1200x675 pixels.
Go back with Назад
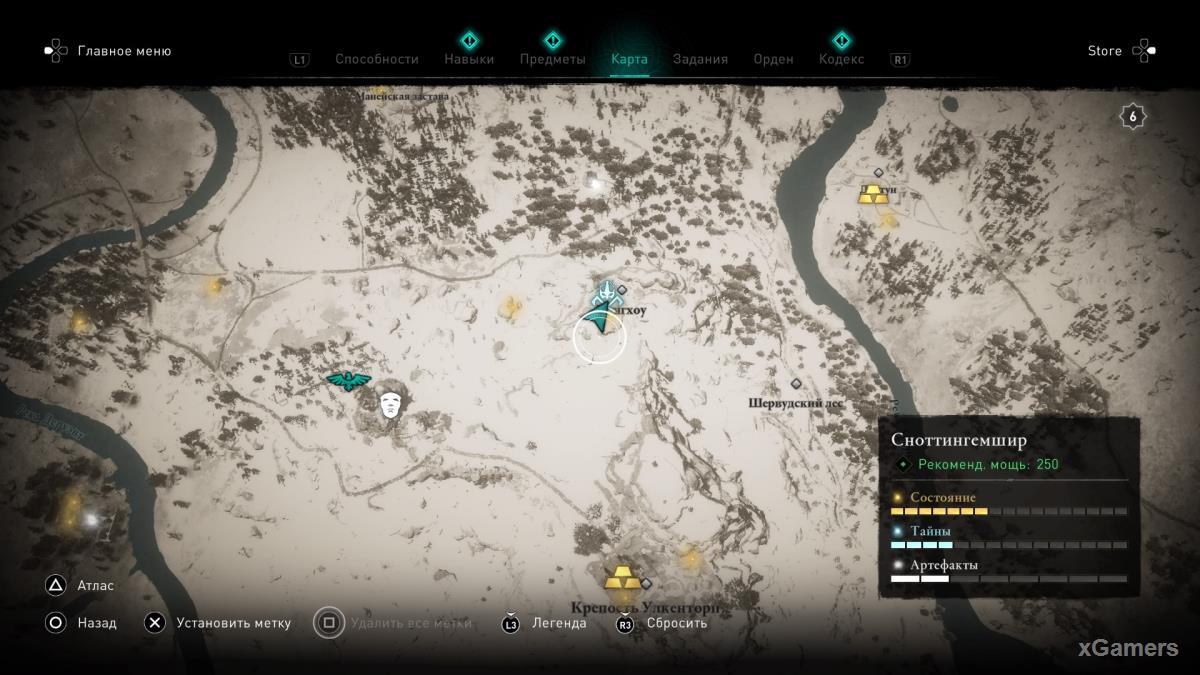tap(96, 623)
